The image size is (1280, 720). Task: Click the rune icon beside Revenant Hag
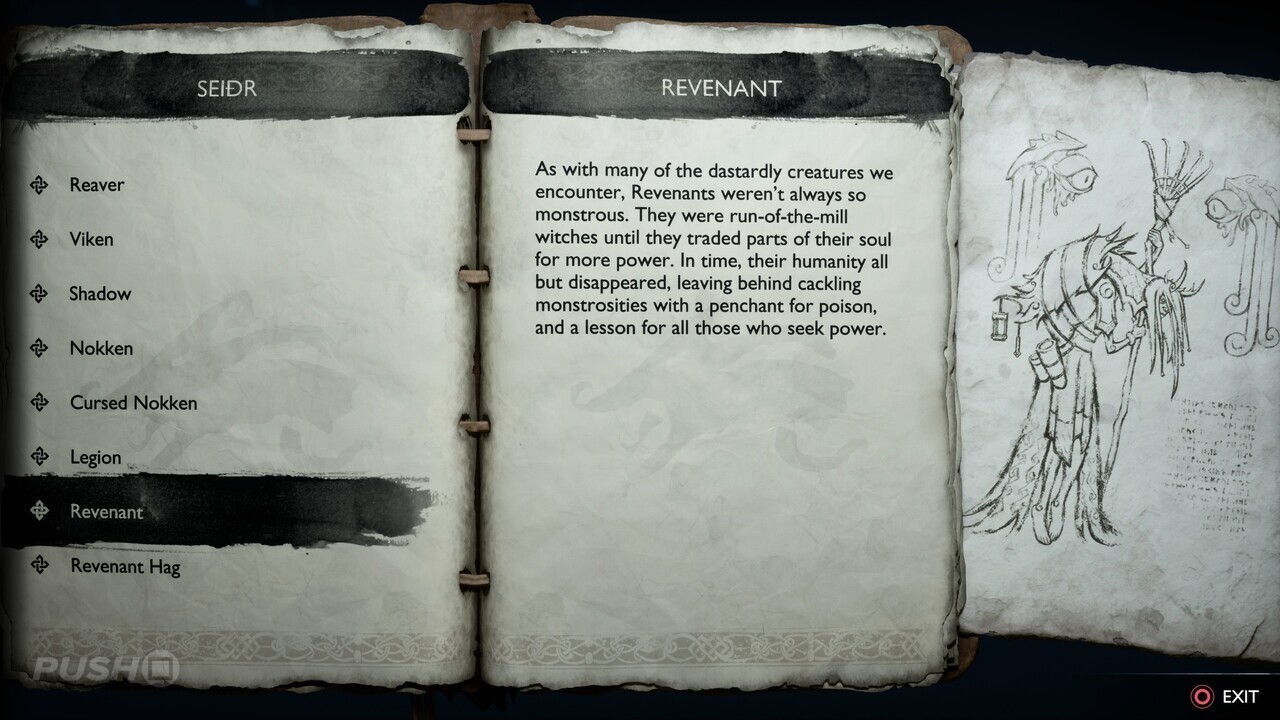40,566
